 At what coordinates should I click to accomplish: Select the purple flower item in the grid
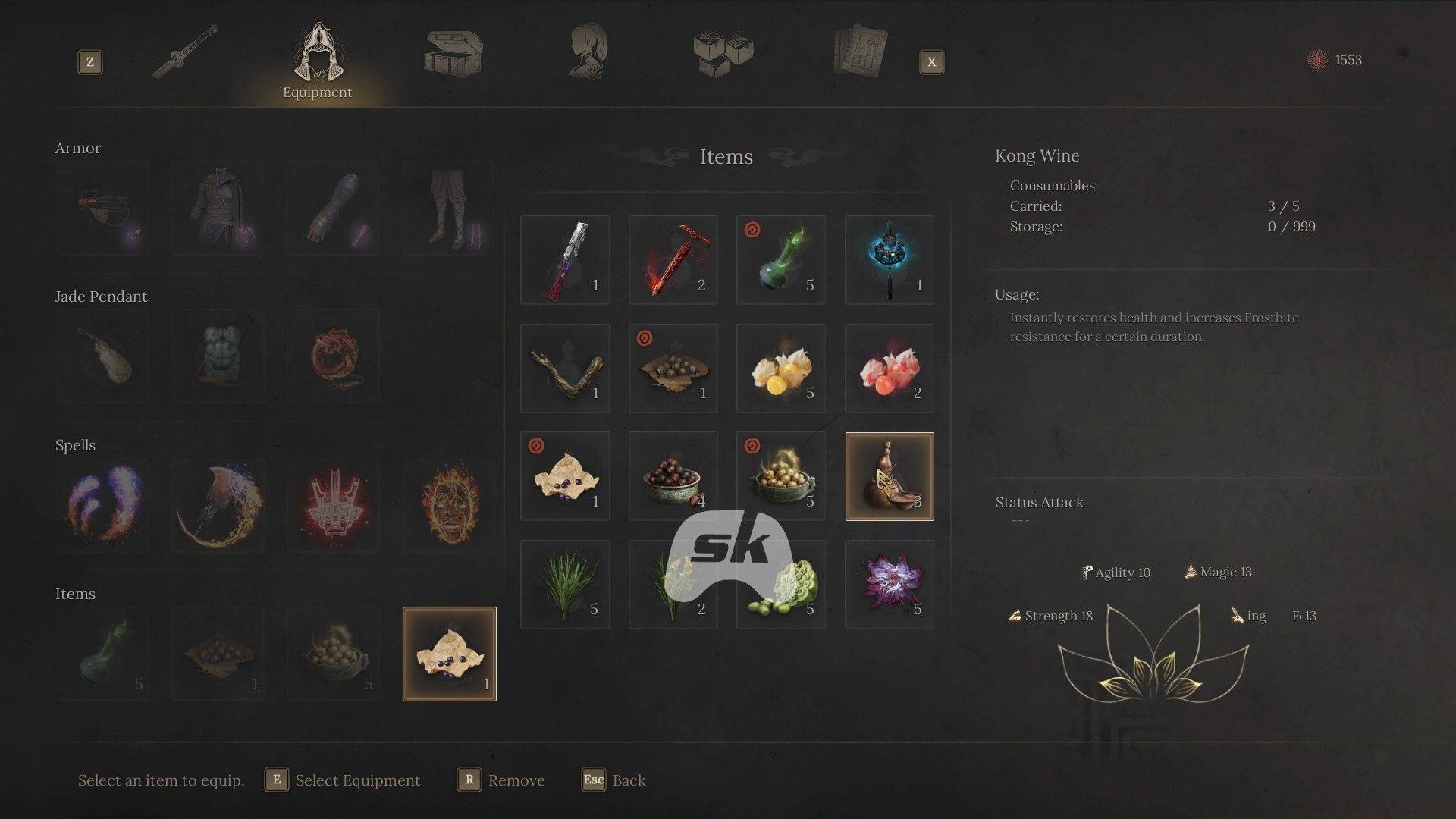tap(889, 584)
